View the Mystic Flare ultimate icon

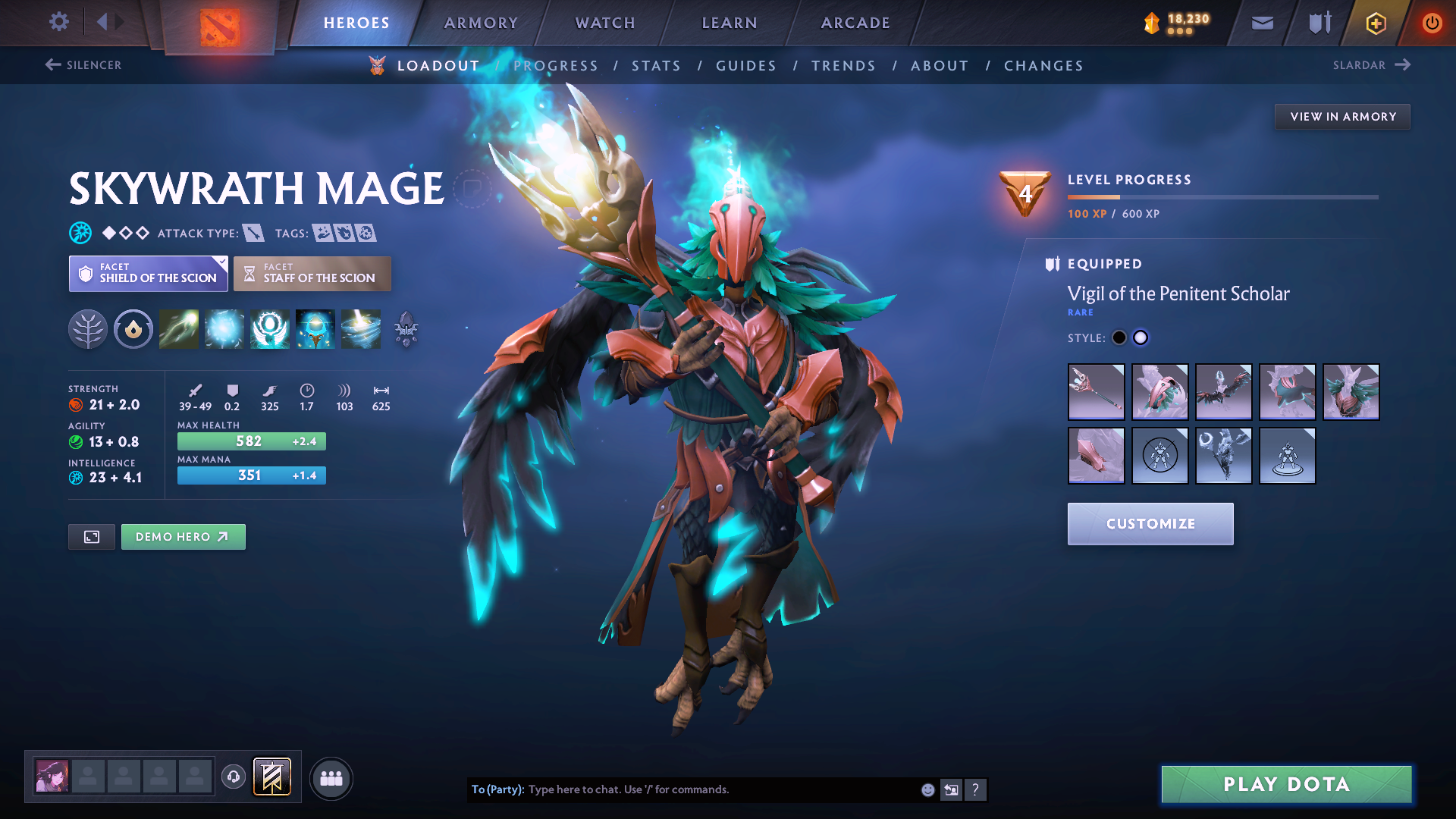[x=361, y=329]
